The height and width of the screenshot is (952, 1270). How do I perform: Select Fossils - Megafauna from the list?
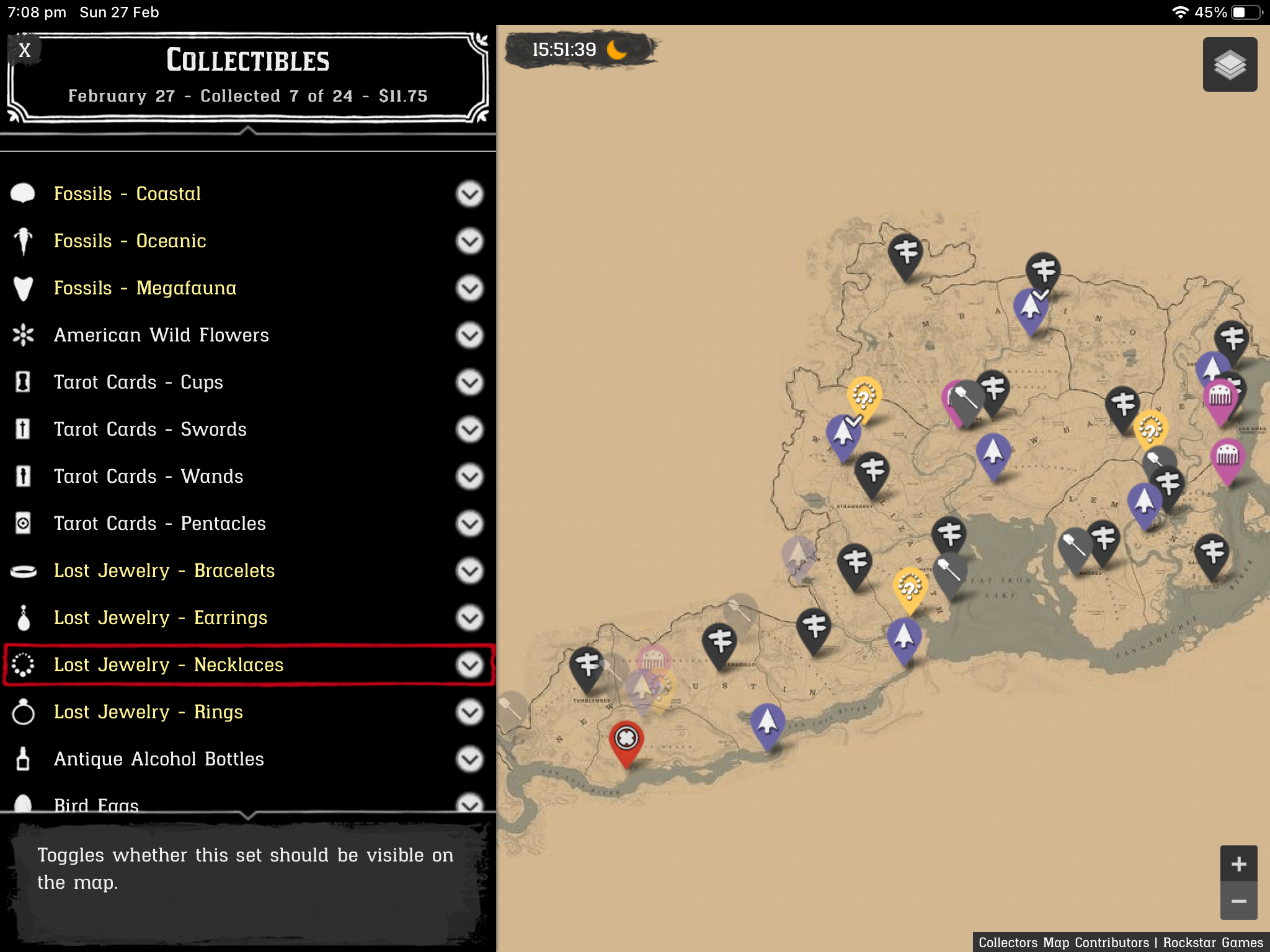coord(145,288)
